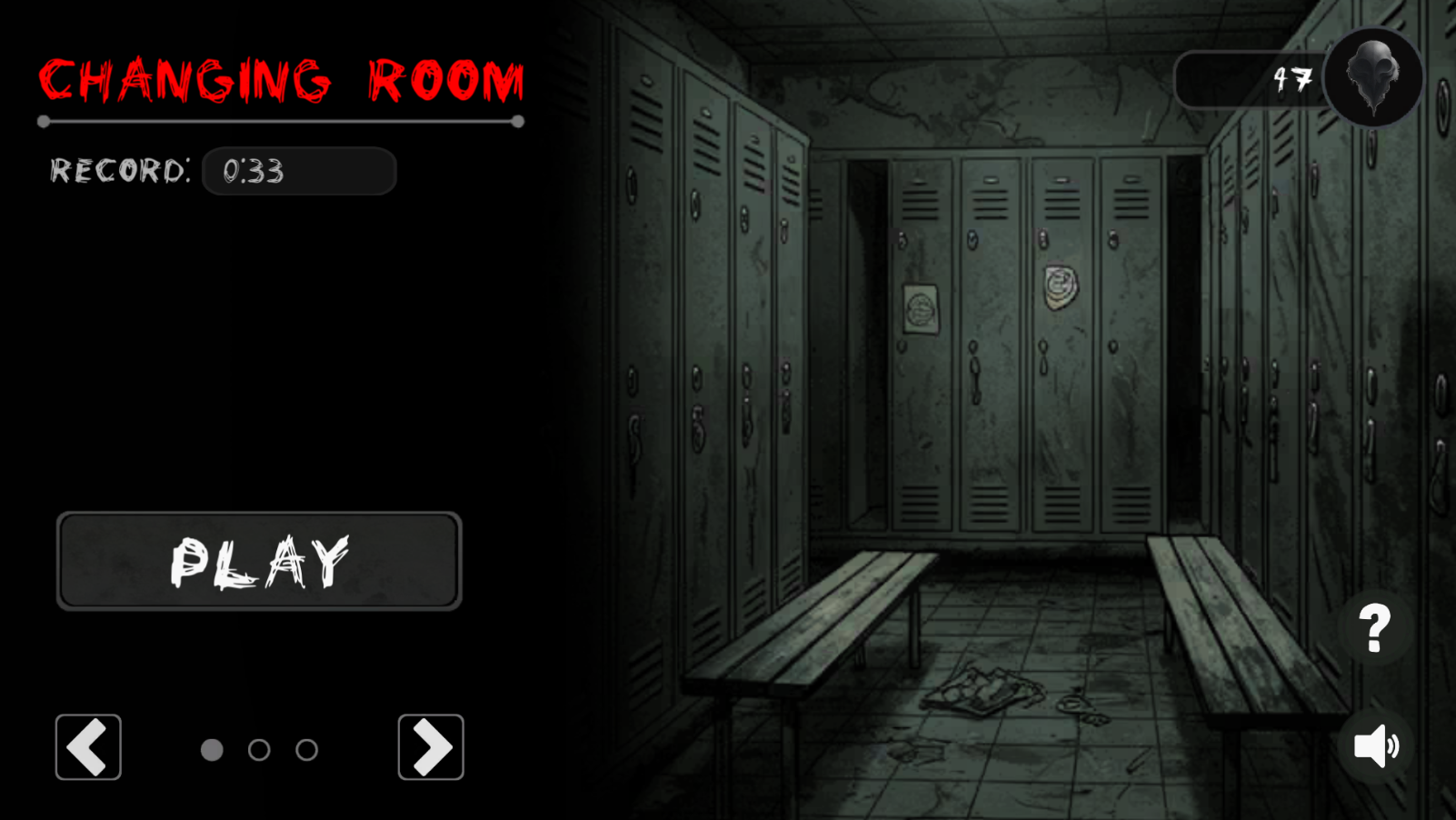Go back a level with the left chevron
Viewport: 1456px width, 820px height.
88,747
